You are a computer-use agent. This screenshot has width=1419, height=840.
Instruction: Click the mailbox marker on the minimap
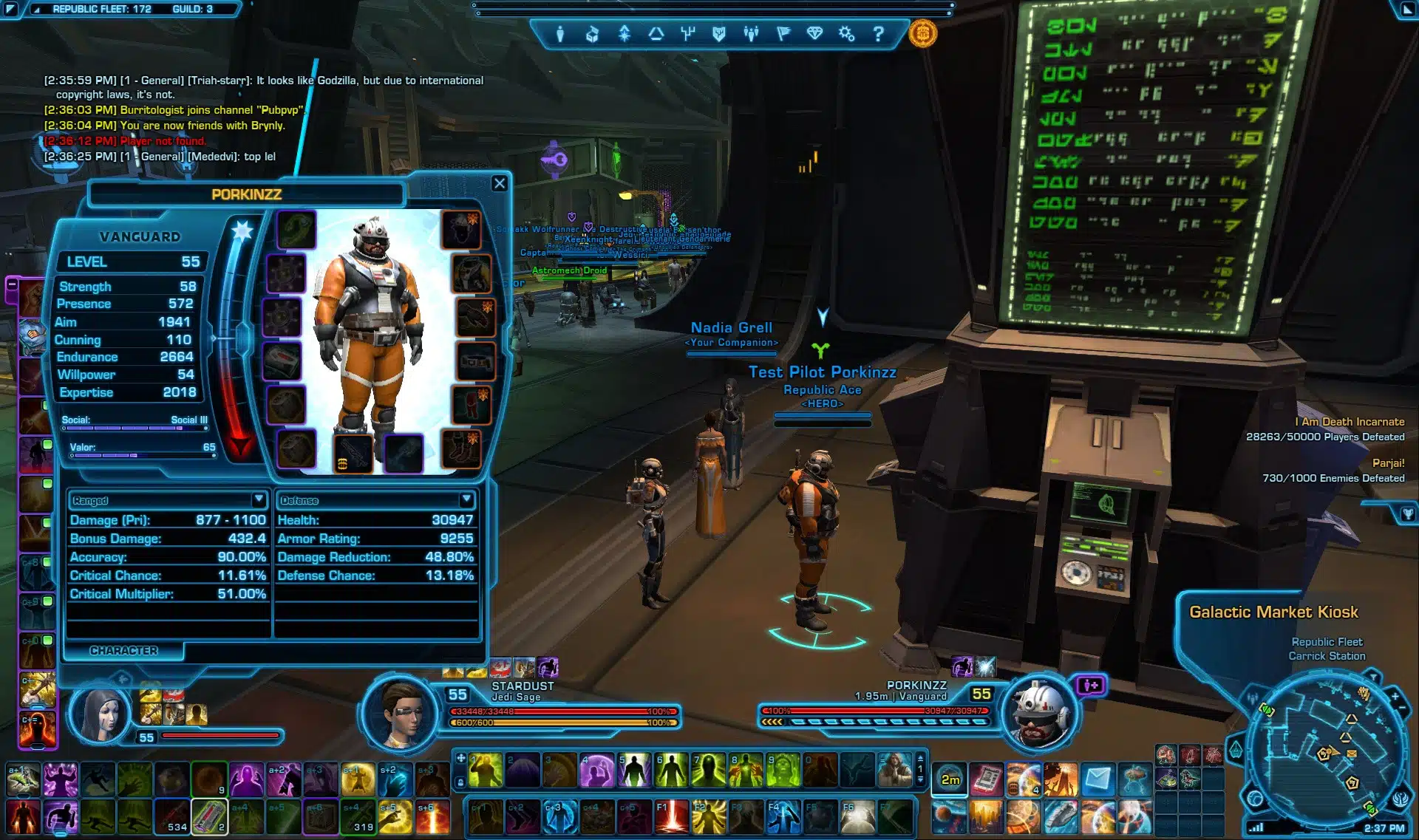point(1352,754)
